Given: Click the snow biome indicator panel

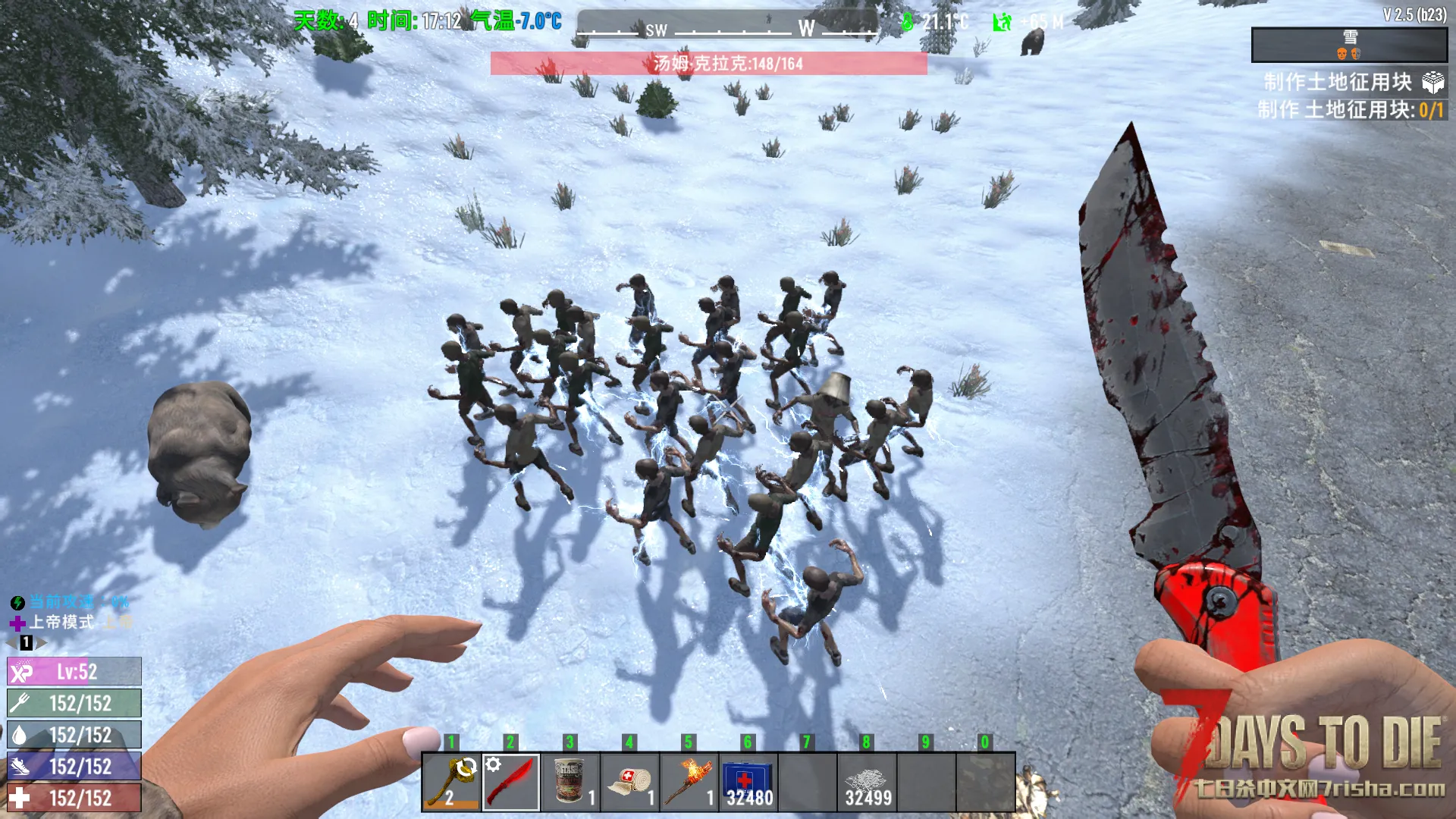Looking at the screenshot, I should [1349, 45].
